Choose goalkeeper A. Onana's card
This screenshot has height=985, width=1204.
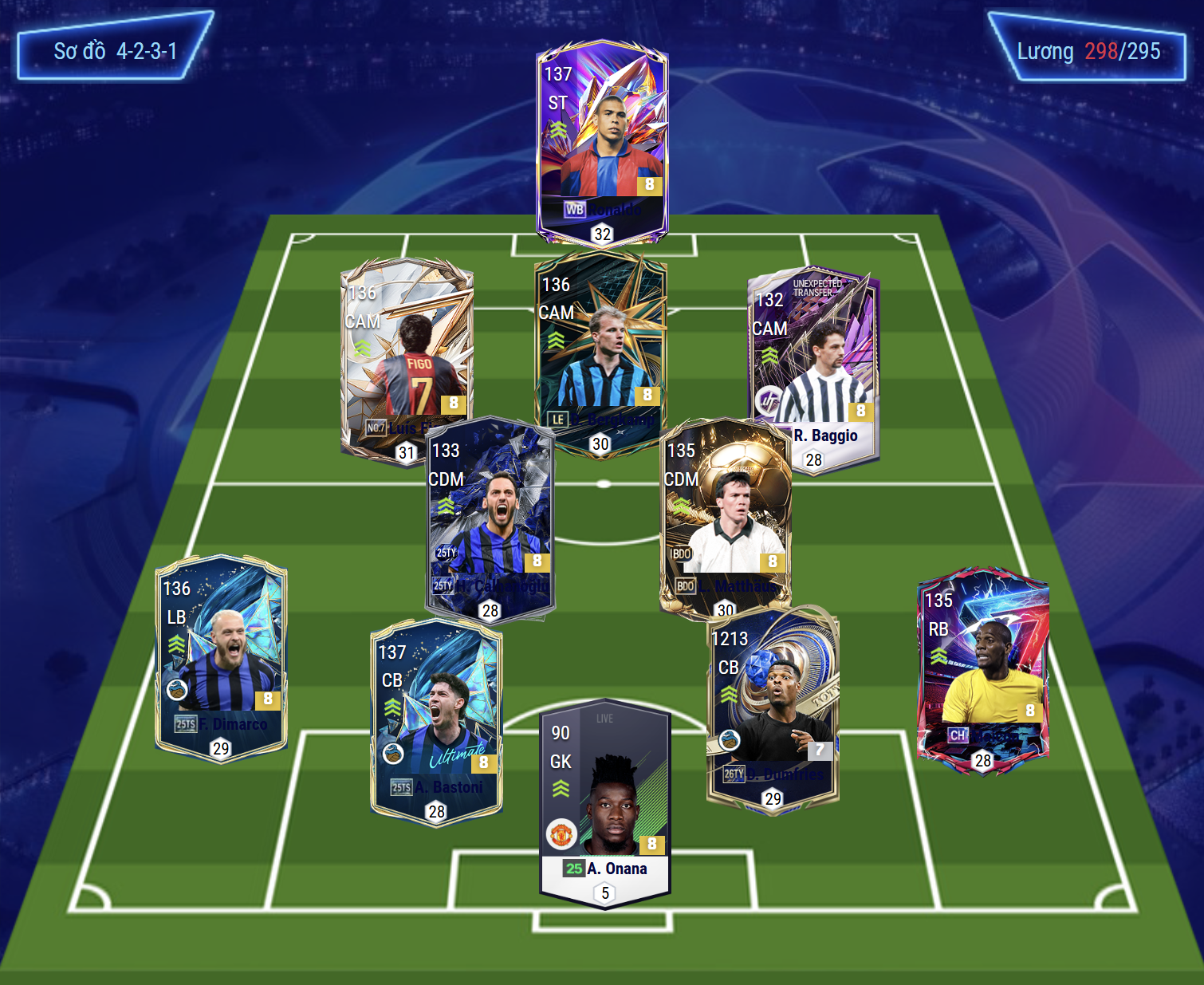(605, 798)
